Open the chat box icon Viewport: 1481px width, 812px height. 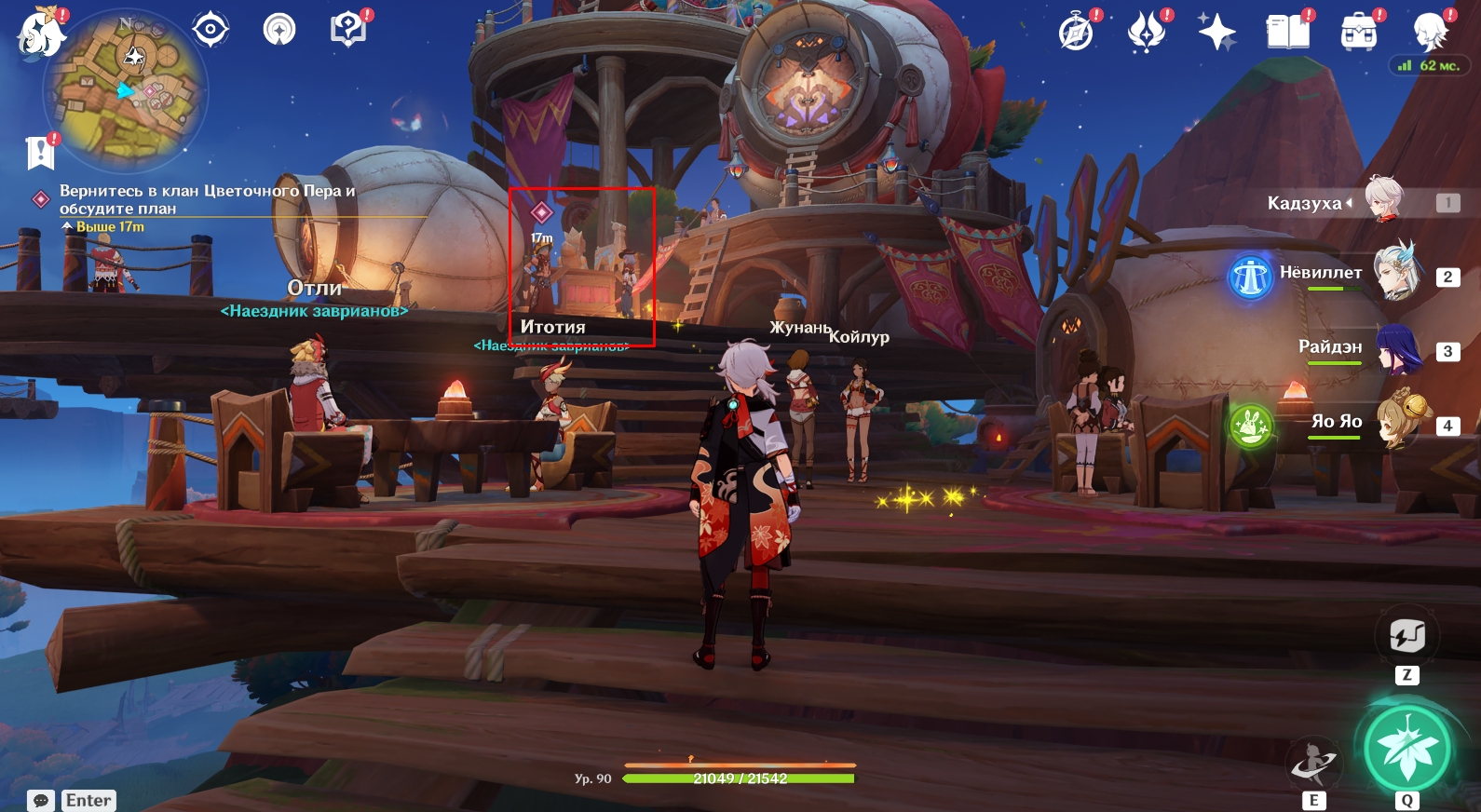pos(41,801)
